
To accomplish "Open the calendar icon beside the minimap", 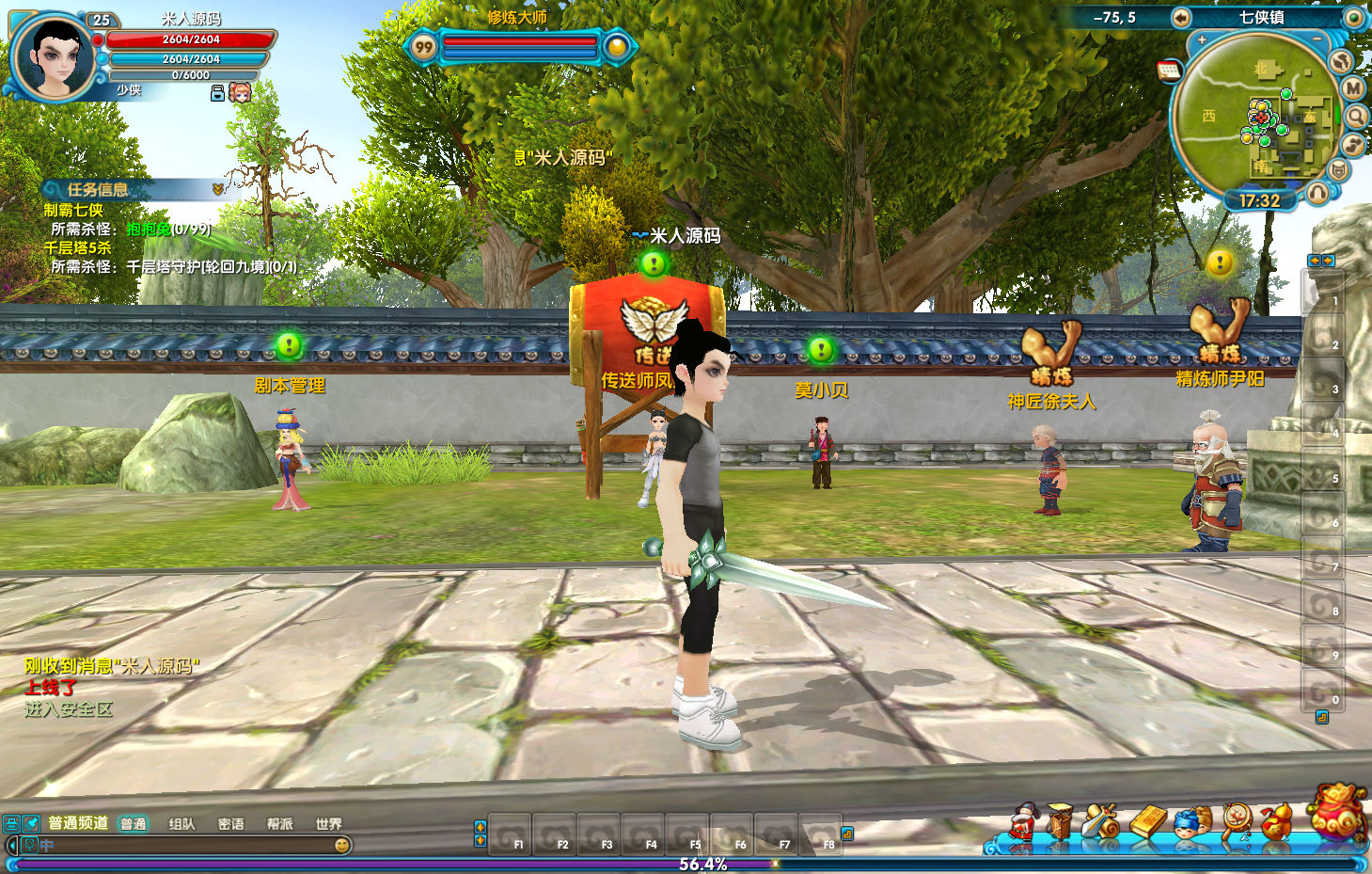I will (1169, 71).
